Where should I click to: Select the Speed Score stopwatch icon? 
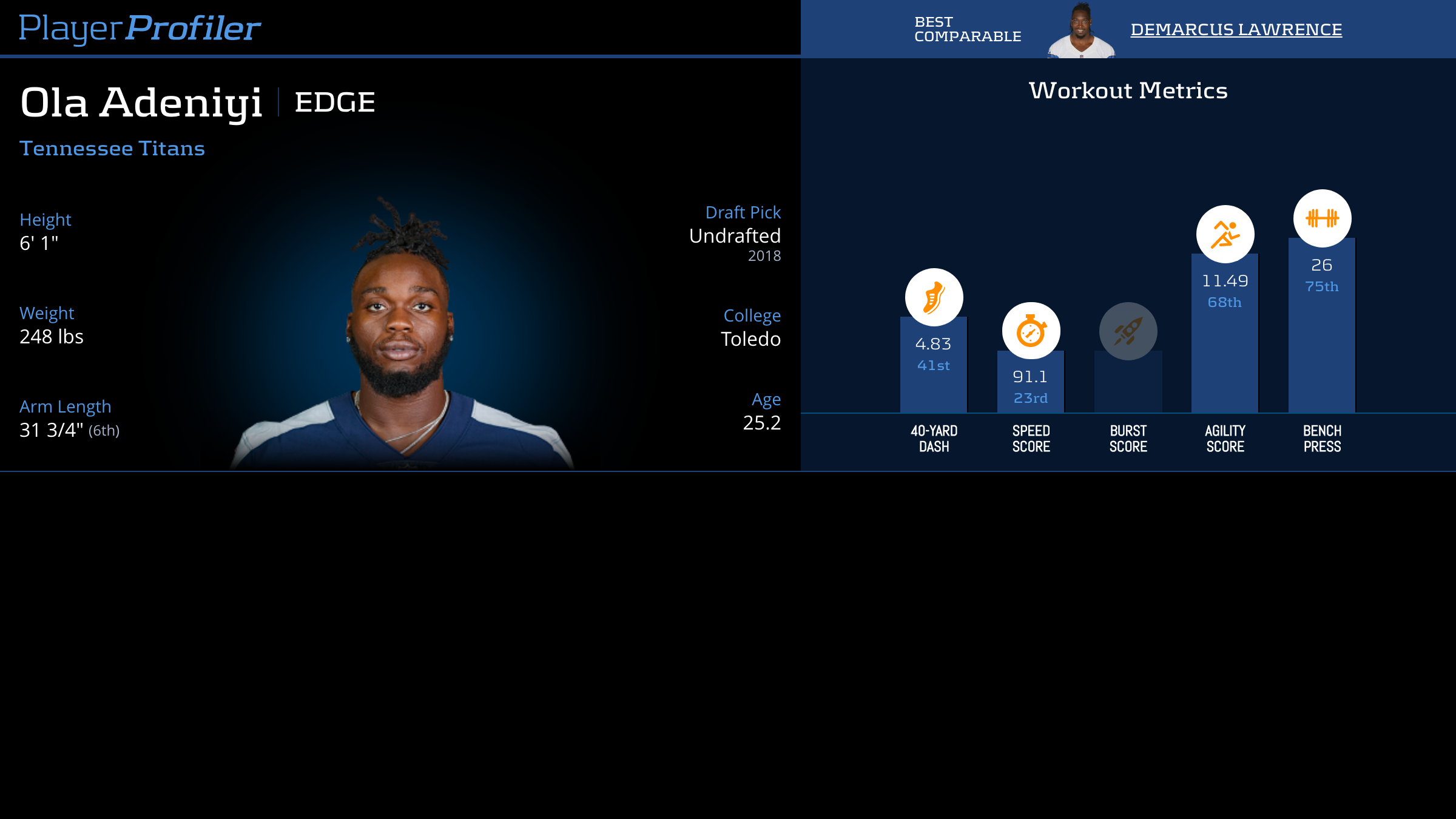[1031, 331]
